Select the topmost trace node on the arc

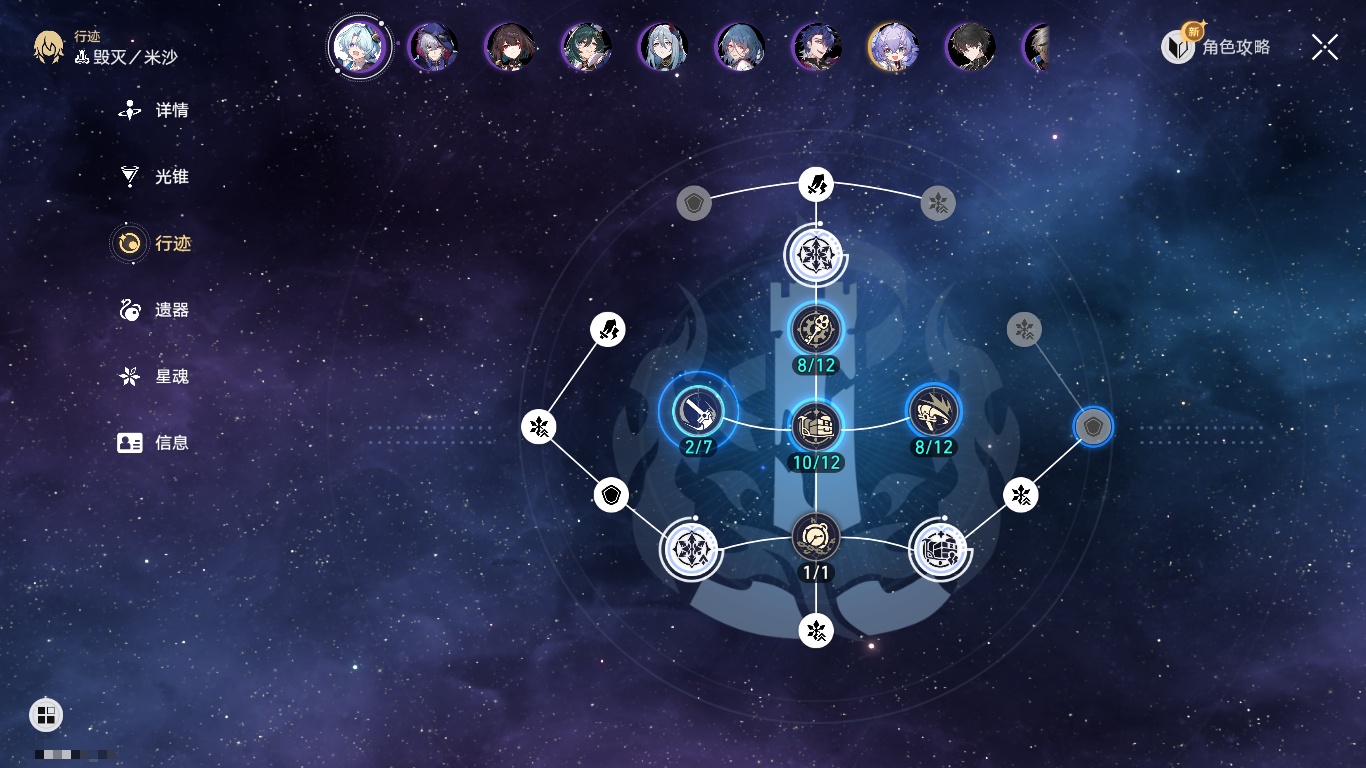point(816,185)
